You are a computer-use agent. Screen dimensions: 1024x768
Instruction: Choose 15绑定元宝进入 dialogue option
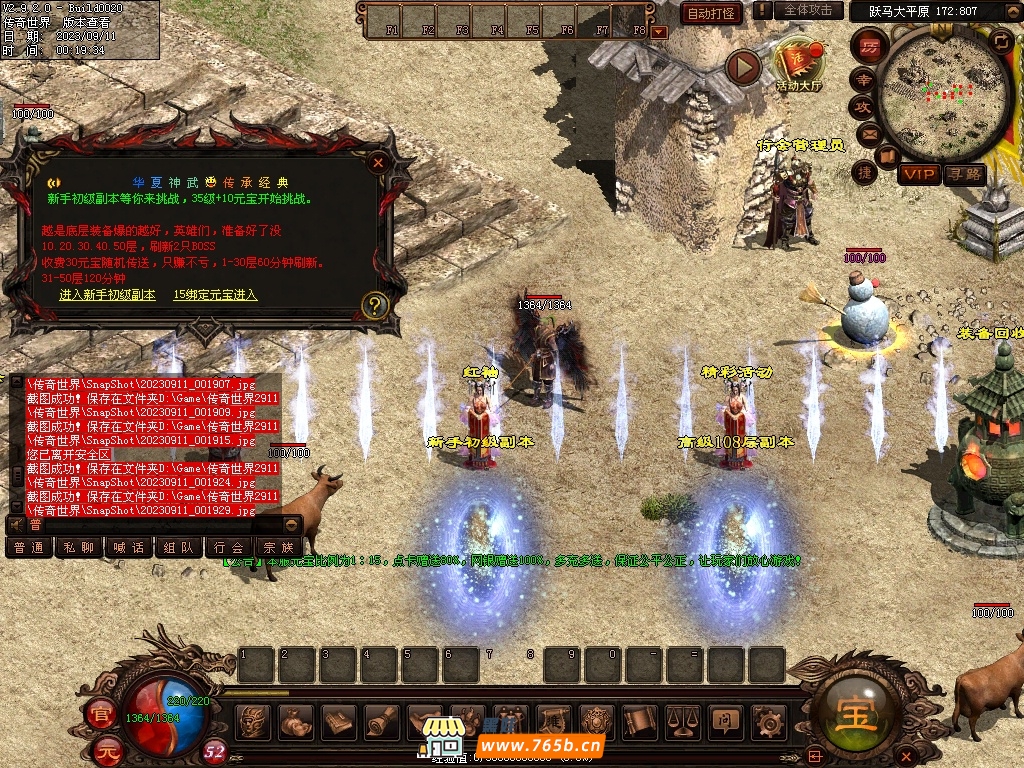(x=215, y=295)
